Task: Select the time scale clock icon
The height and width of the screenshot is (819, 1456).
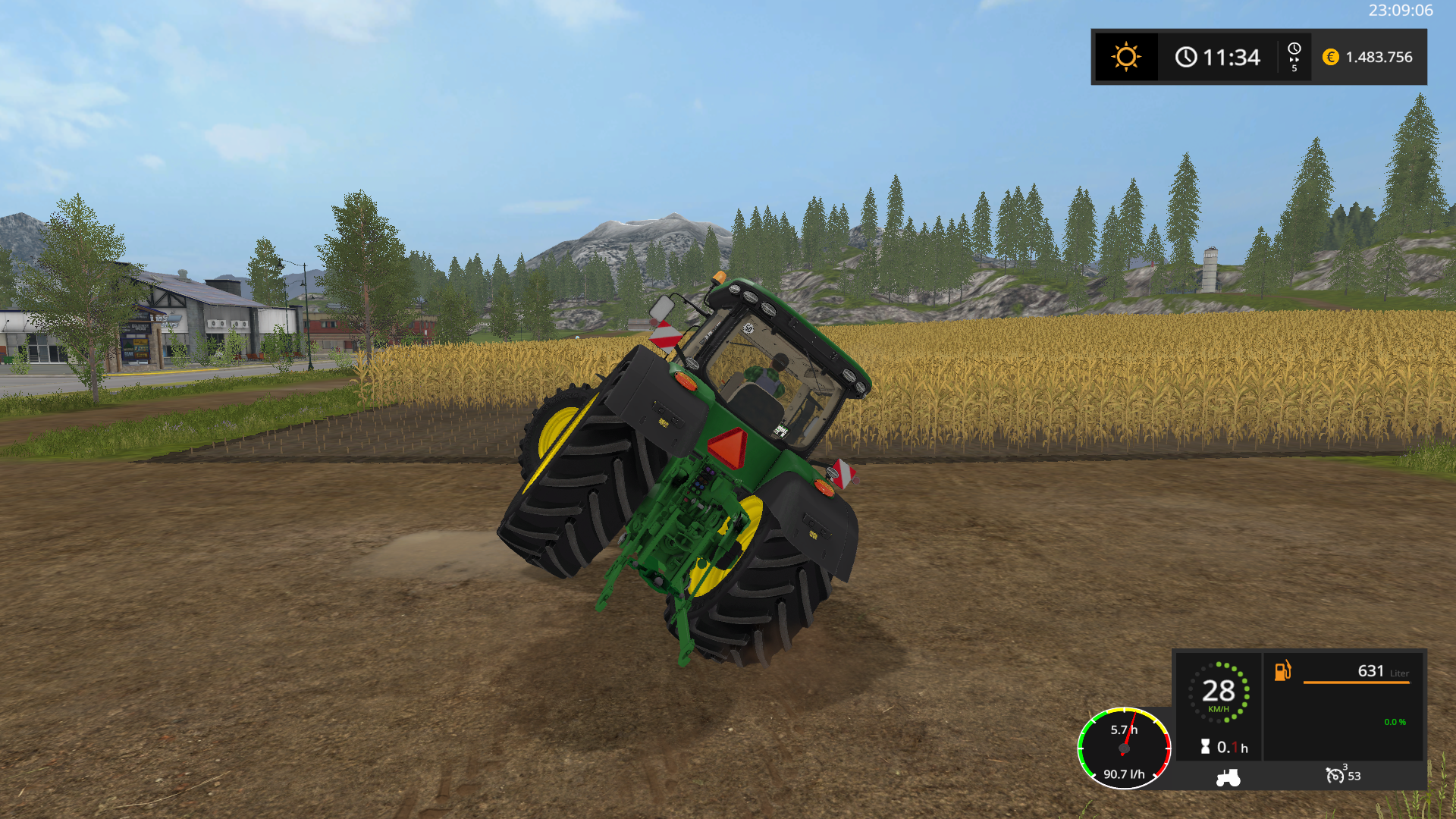Action: point(1294,50)
